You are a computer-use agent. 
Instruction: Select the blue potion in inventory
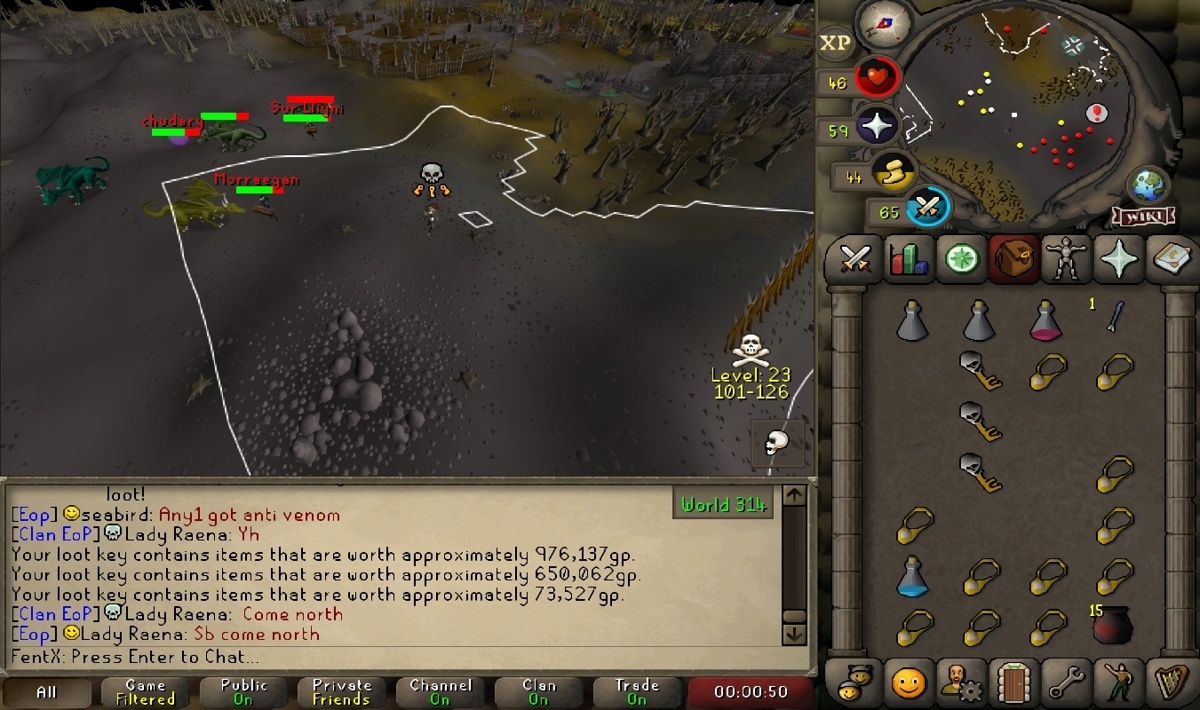tap(912, 577)
